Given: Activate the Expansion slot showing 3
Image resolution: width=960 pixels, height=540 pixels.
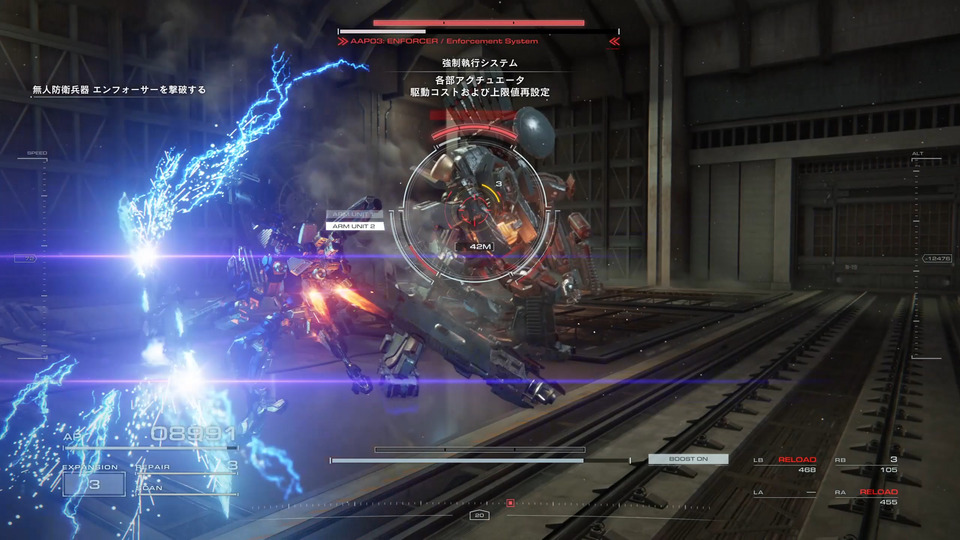Looking at the screenshot, I should (94, 485).
